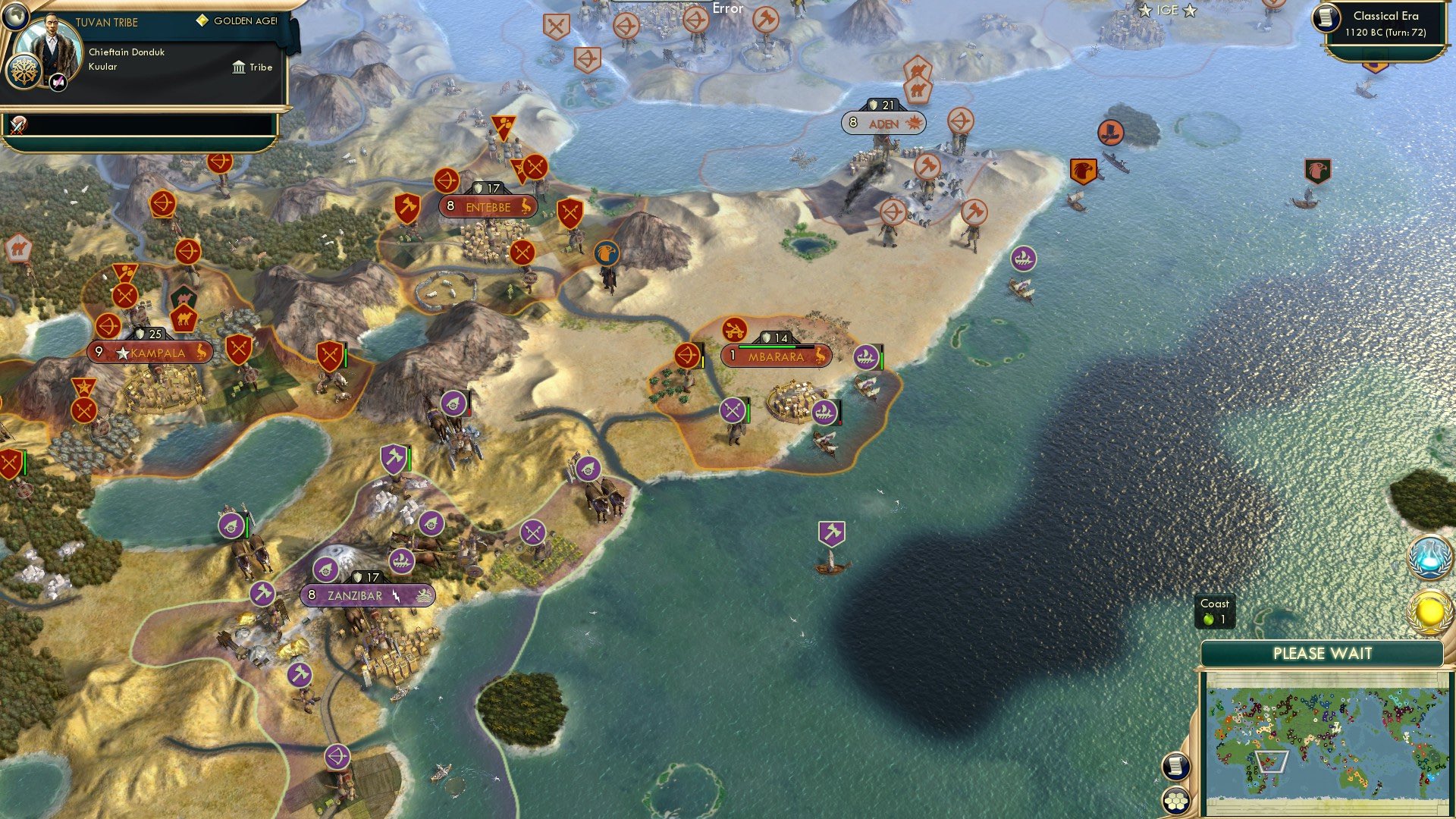This screenshot has height=819, width=1456.
Task: Click the blue science flask notification
Action: pos(1429,558)
